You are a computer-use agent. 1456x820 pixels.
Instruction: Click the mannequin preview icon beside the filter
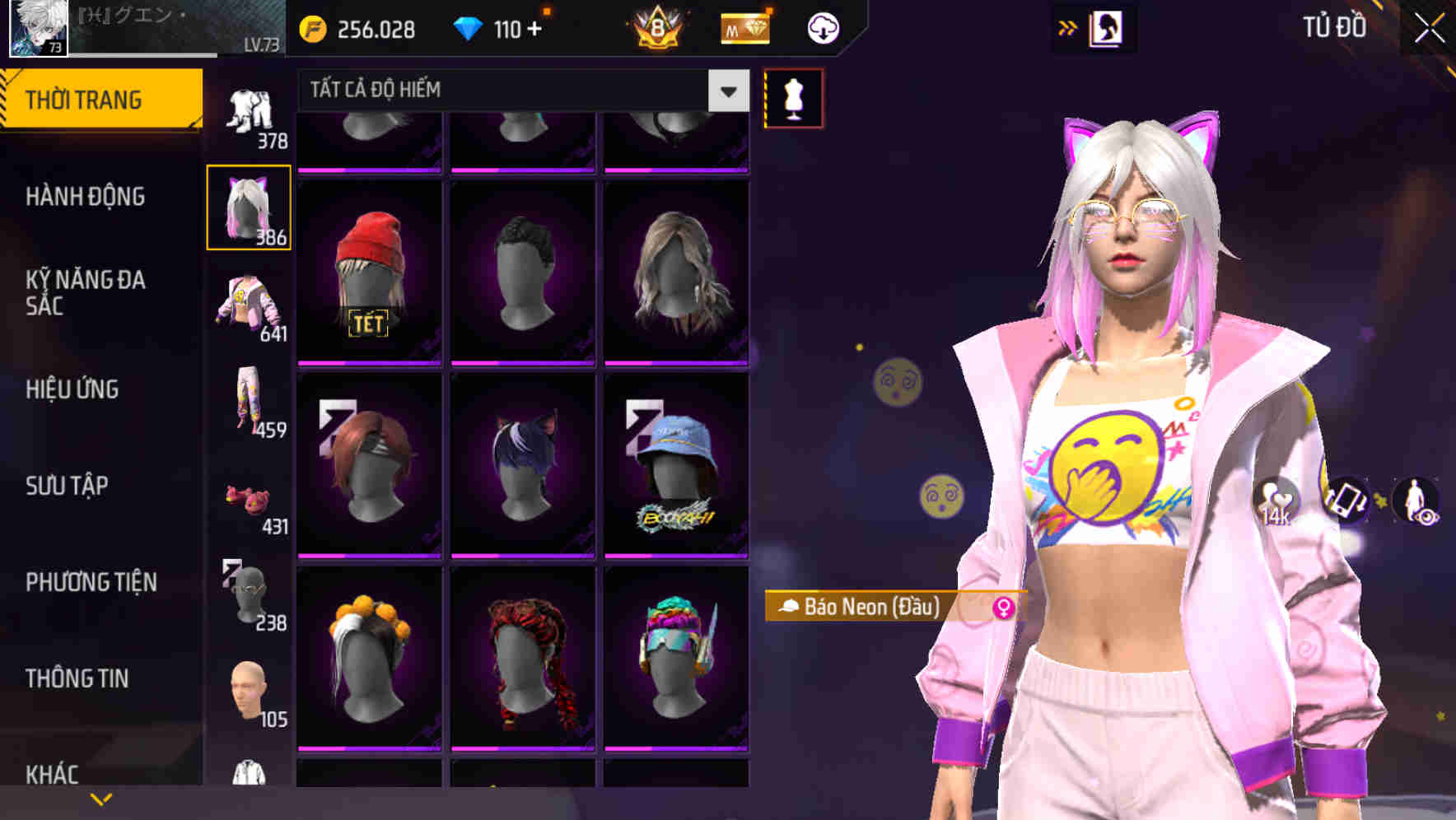pos(793,98)
